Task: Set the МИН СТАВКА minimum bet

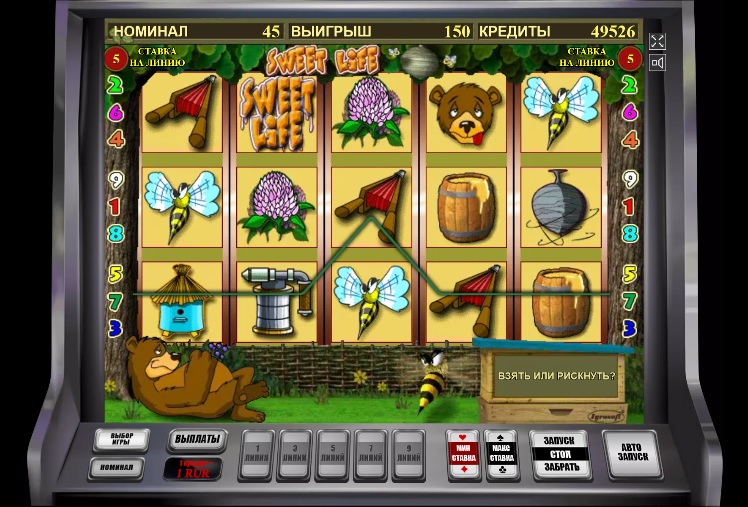Action: tap(462, 455)
